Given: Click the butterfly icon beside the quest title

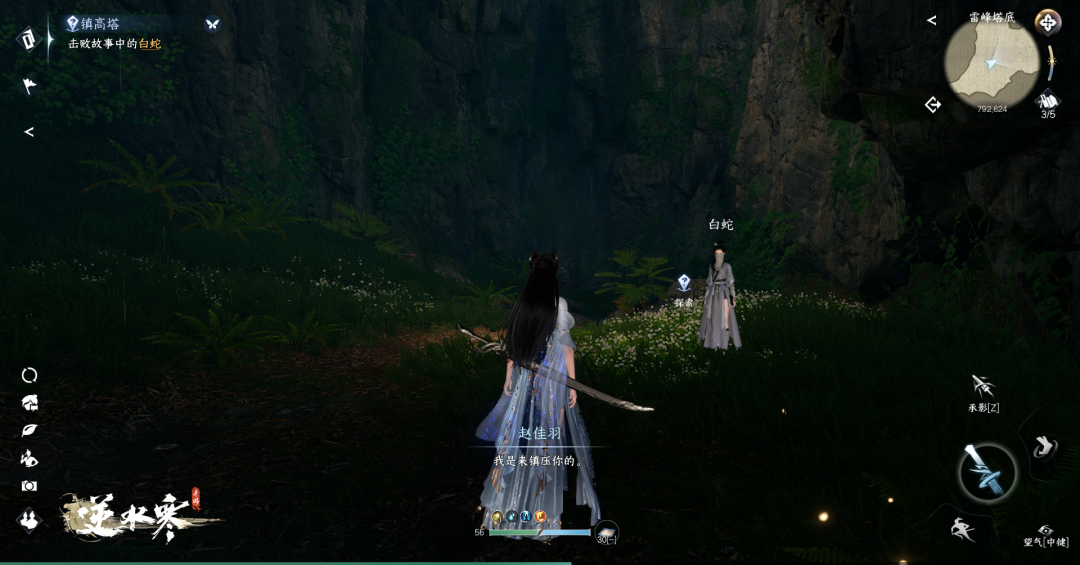Looking at the screenshot, I should 212,24.
